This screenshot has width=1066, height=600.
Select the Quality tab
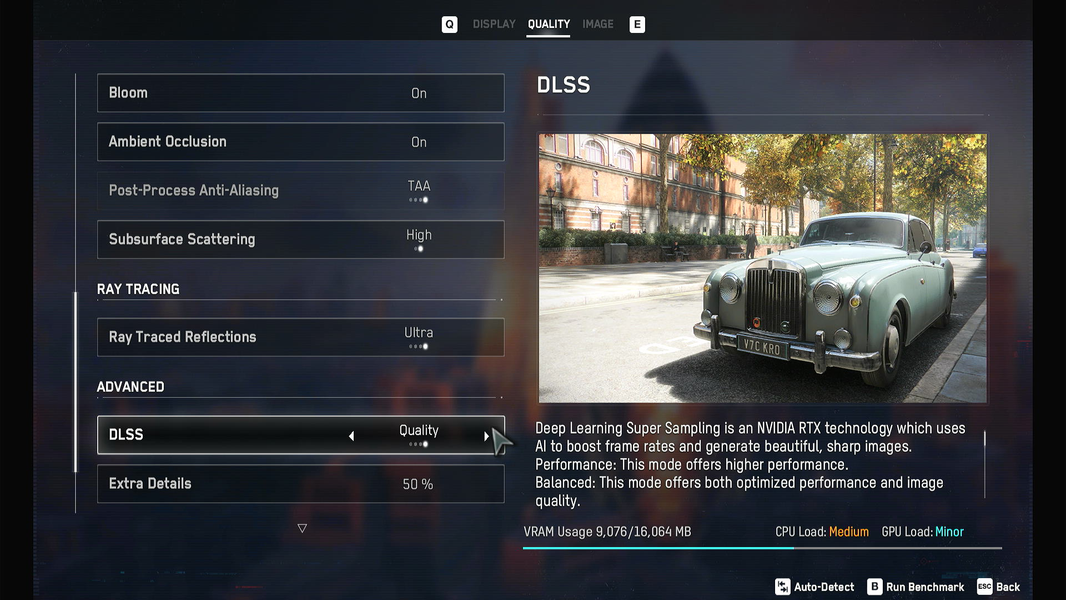coord(549,24)
